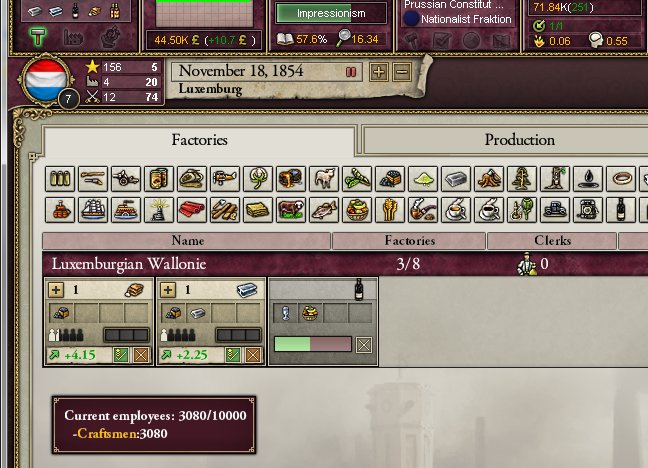Image resolution: width=648 pixels, height=468 pixels.
Task: Select the Factories tab
Action: pyautogui.click(x=199, y=140)
